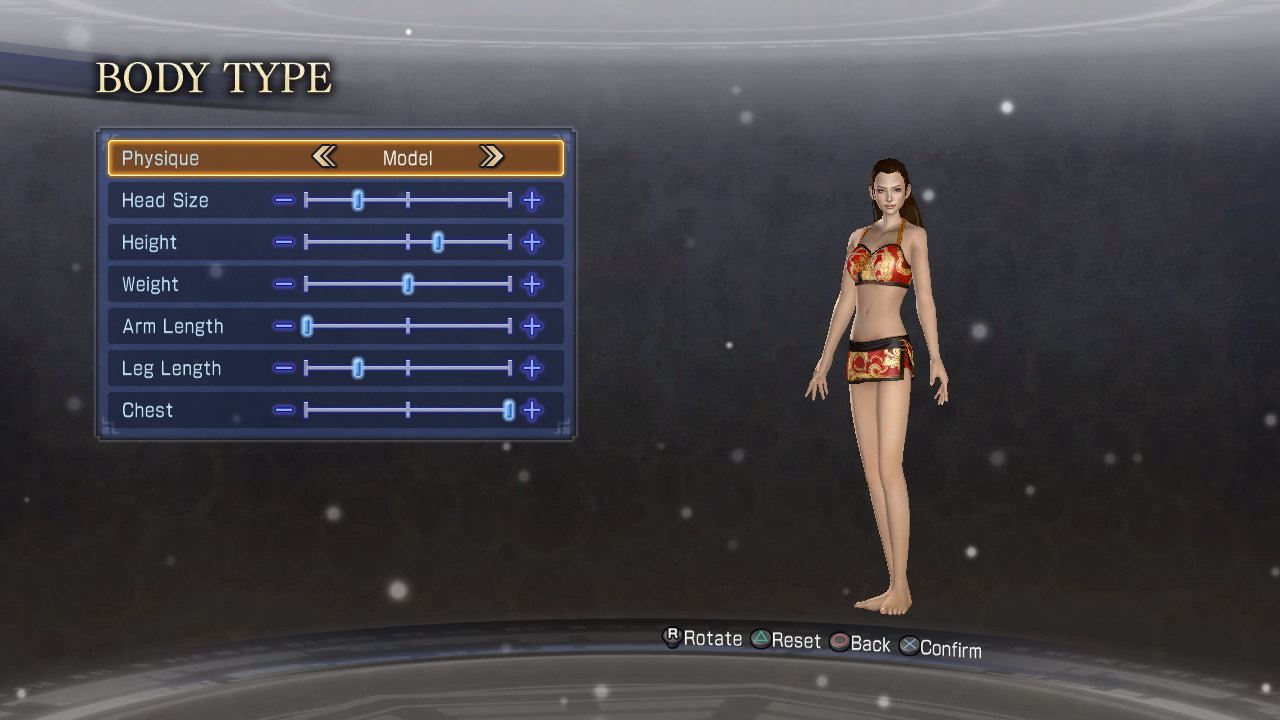
Task: Increase Arm Length with the plus button
Action: pos(532,326)
